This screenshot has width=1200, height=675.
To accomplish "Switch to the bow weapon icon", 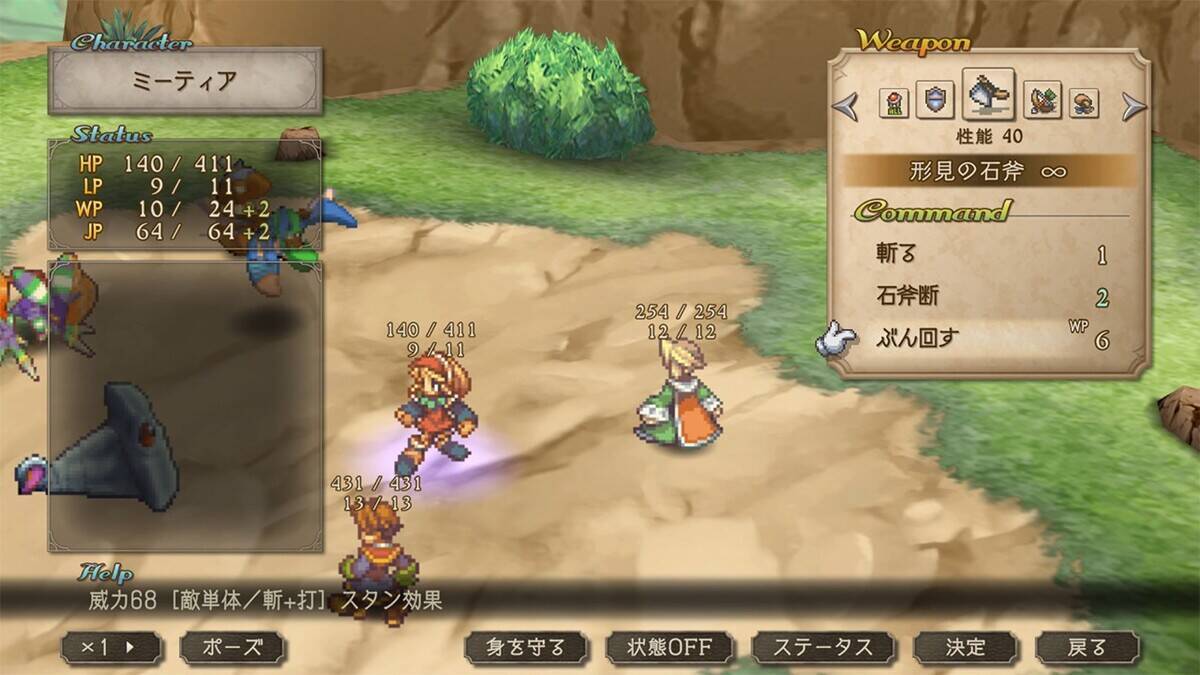I will pyautogui.click(x=1042, y=102).
